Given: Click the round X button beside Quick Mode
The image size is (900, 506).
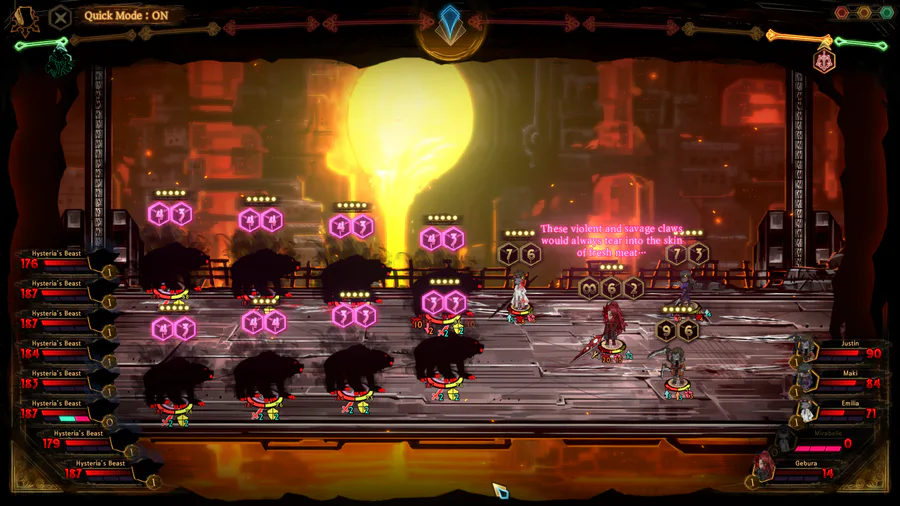Looking at the screenshot, I should point(60,16).
